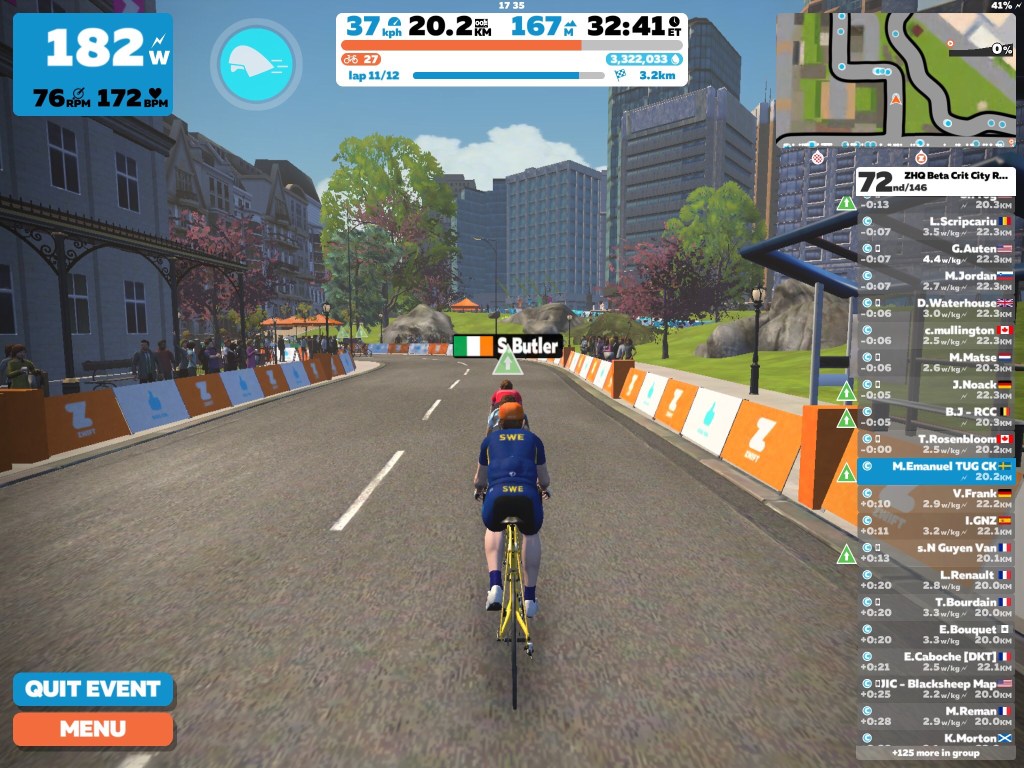
Task: Select T.Bourdain from the nearby riders
Action: point(936,607)
